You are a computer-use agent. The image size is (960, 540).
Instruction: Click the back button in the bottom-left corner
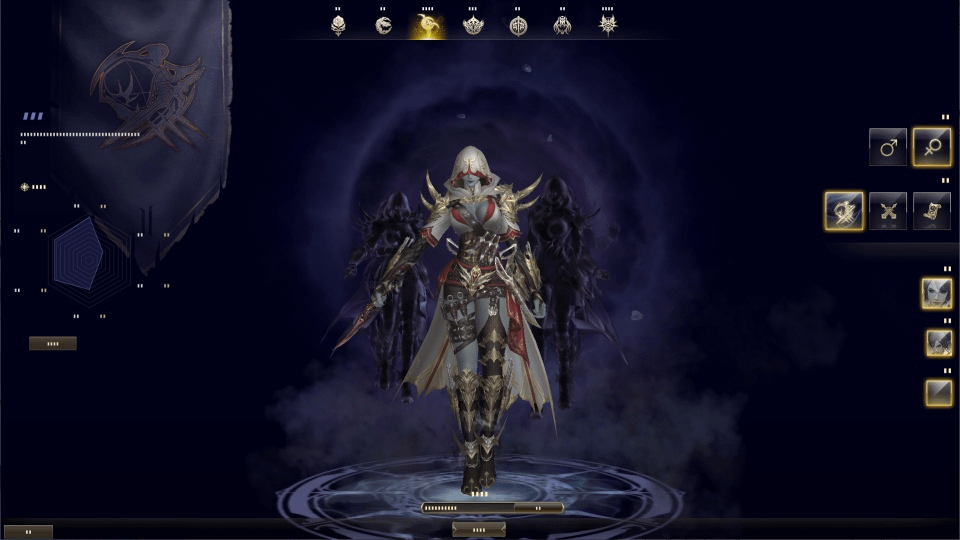coord(27,532)
